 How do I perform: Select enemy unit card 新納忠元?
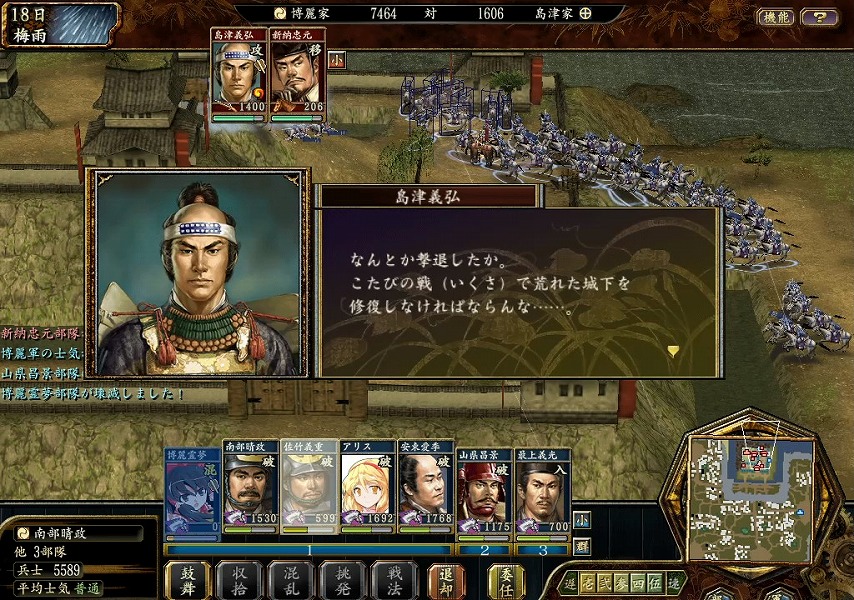click(x=298, y=75)
